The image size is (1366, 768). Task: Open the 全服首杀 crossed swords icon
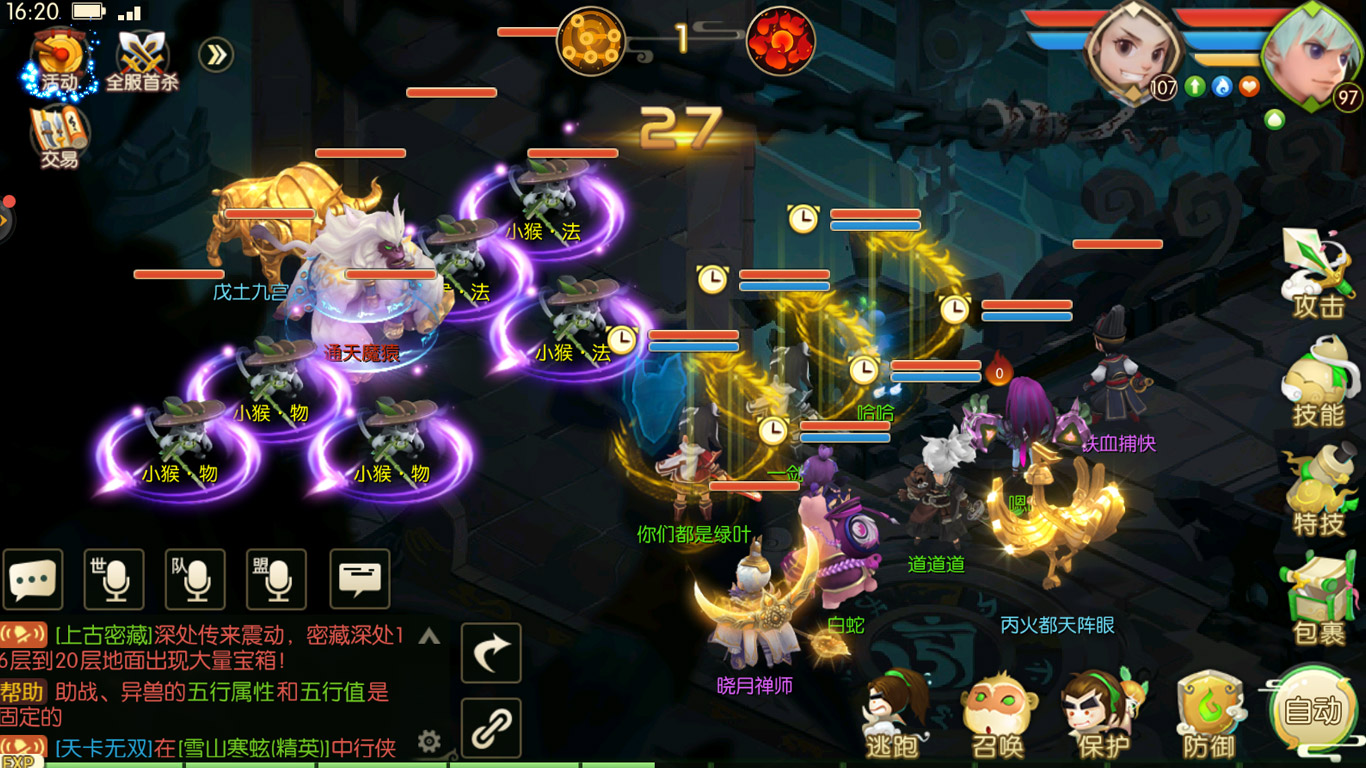pos(143,60)
